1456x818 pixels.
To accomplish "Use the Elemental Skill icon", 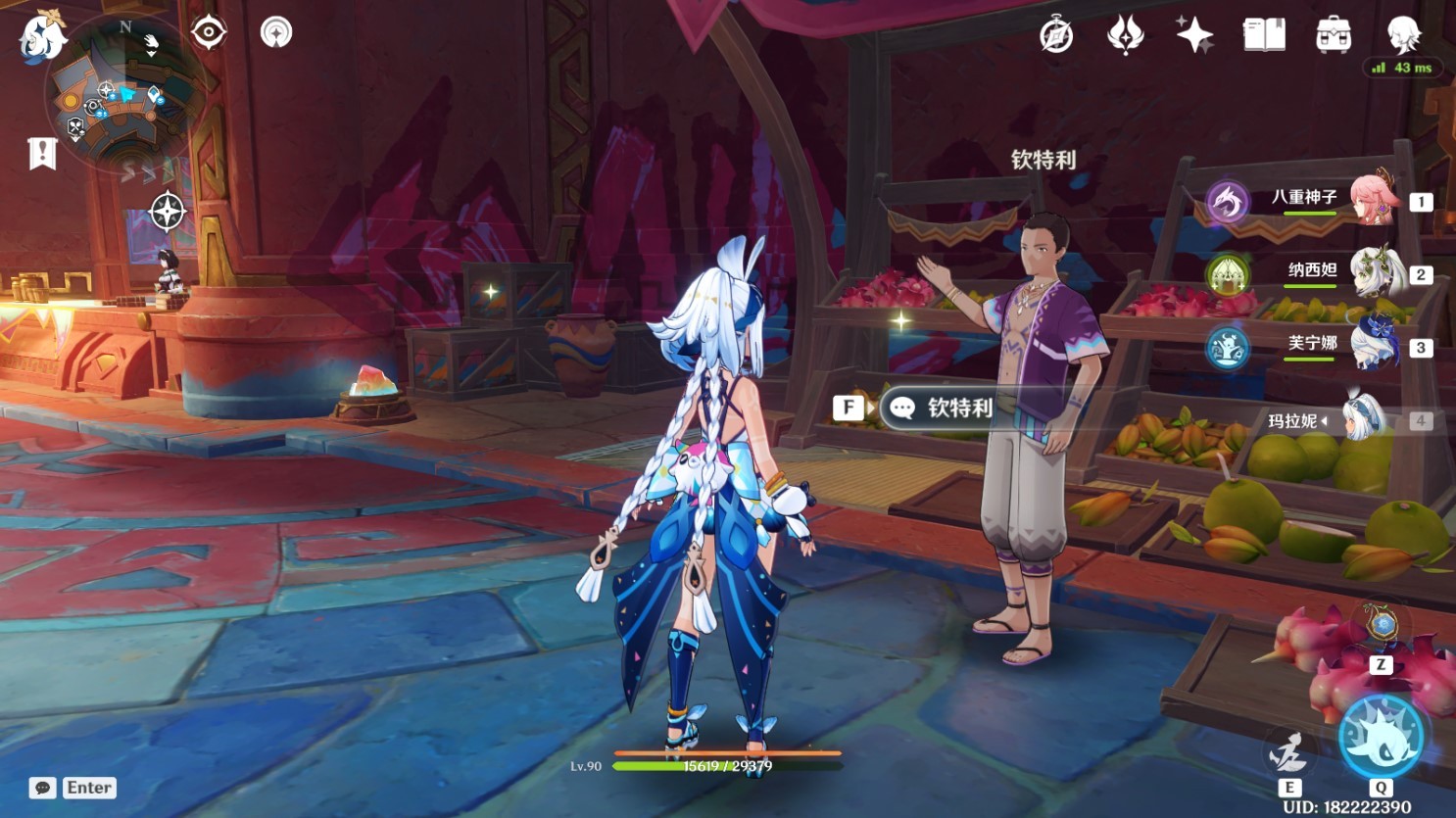I will point(1287,754).
